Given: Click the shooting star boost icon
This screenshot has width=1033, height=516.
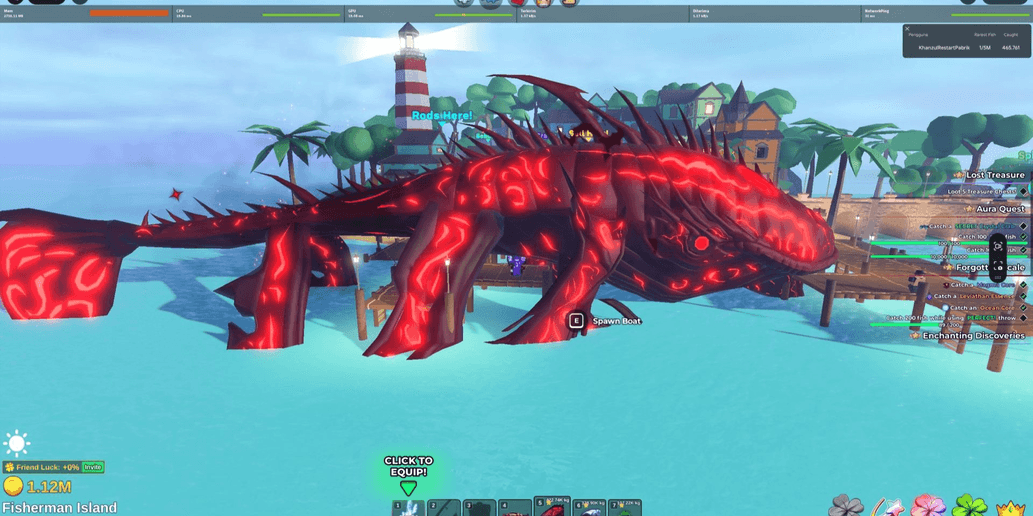Looking at the screenshot, I should (x=887, y=506).
